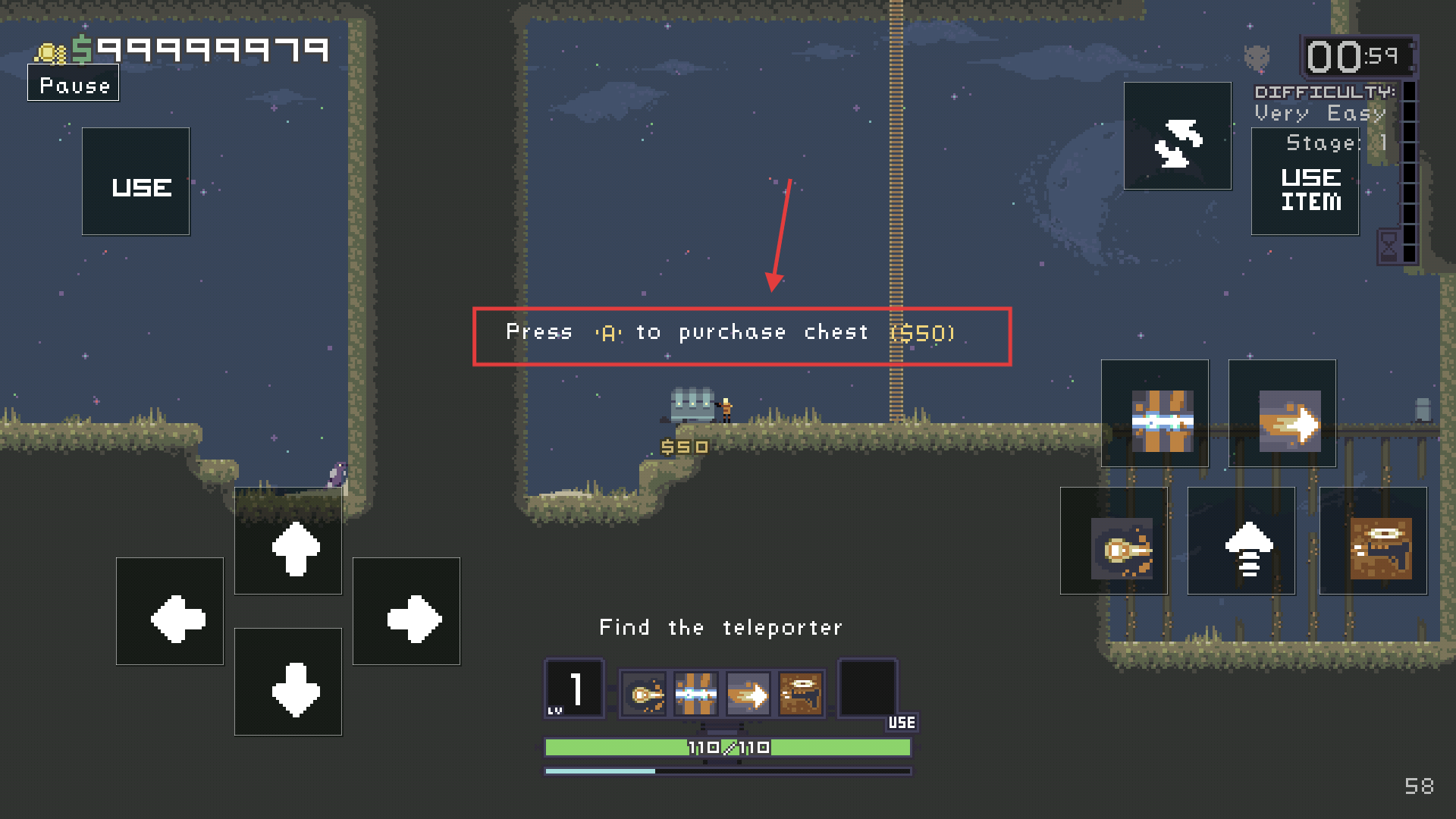
Task: Move left with the d-pad arrow
Action: (x=170, y=612)
